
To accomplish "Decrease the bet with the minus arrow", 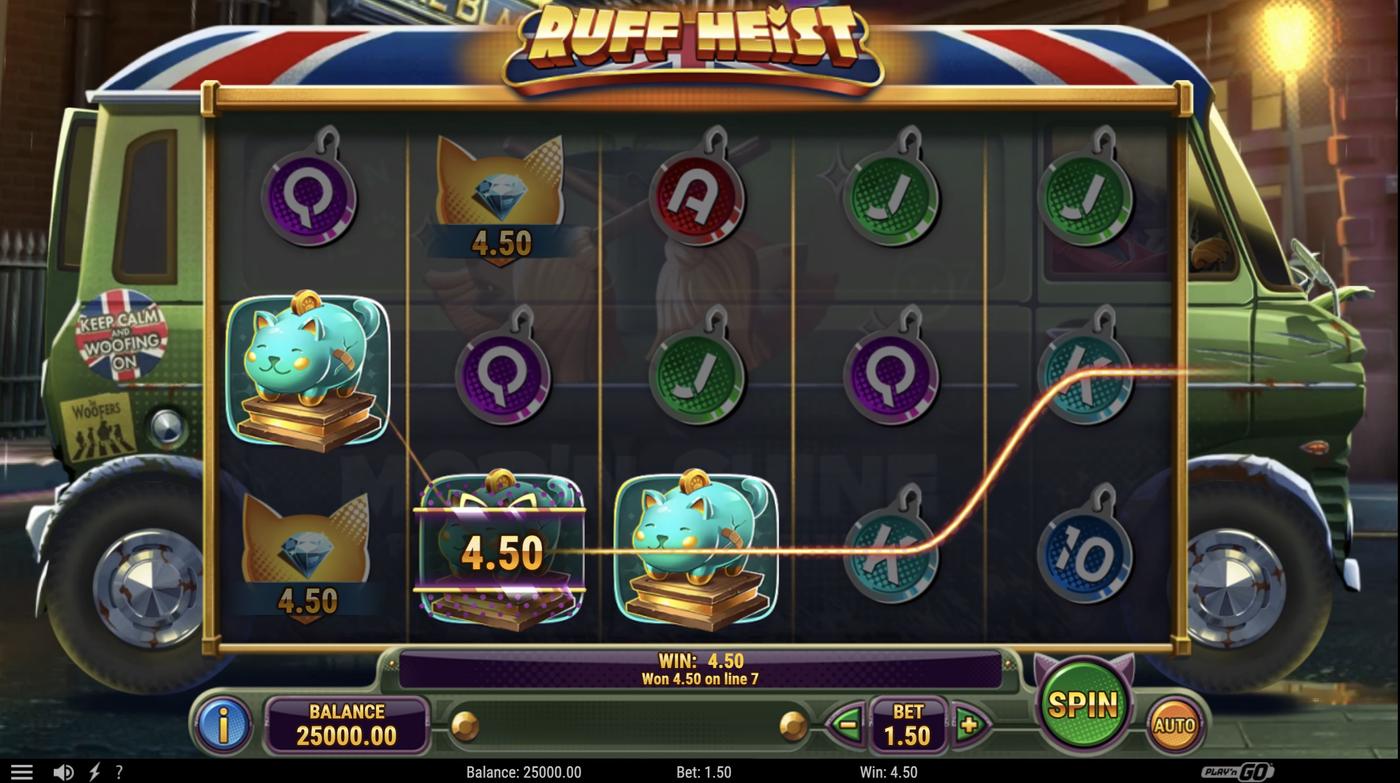I will pos(845,724).
